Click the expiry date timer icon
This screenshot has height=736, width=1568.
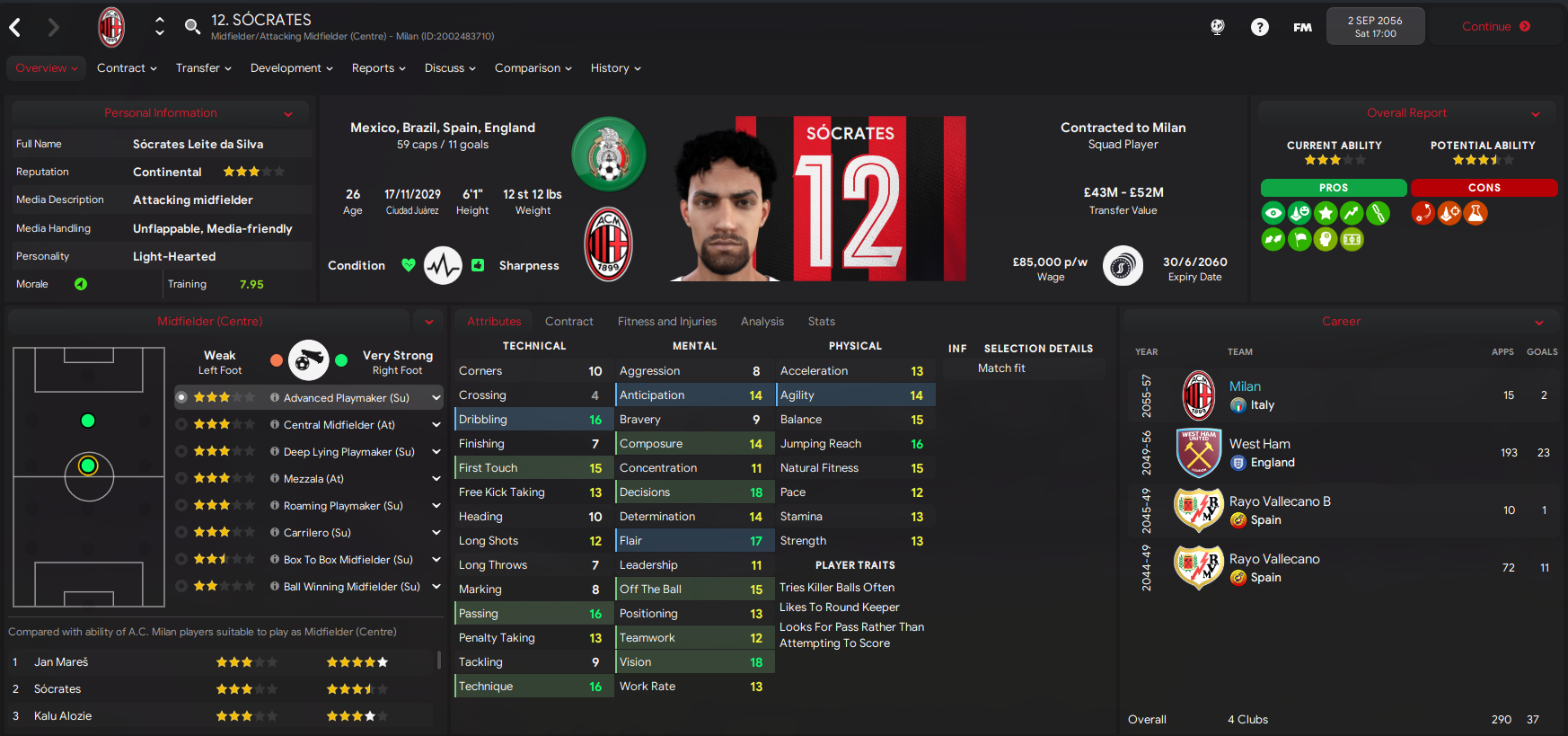pyautogui.click(x=1123, y=265)
